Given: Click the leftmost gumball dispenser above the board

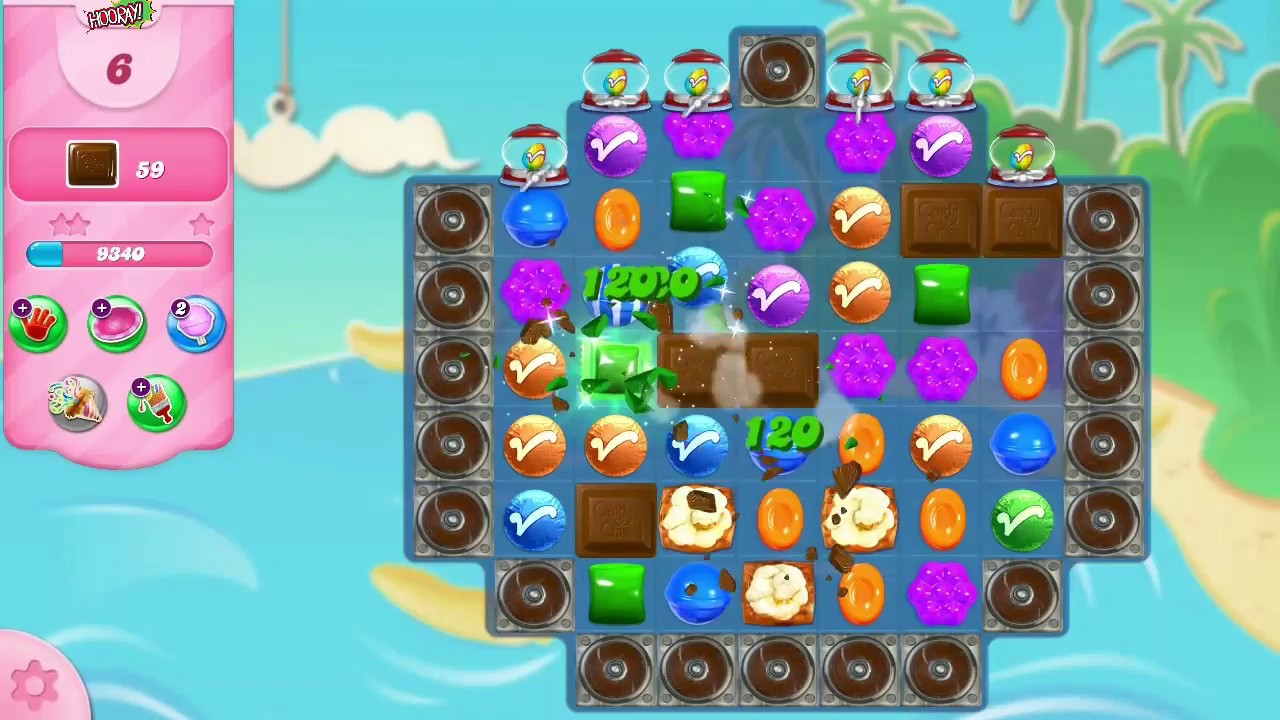Looking at the screenshot, I should pyautogui.click(x=535, y=155).
